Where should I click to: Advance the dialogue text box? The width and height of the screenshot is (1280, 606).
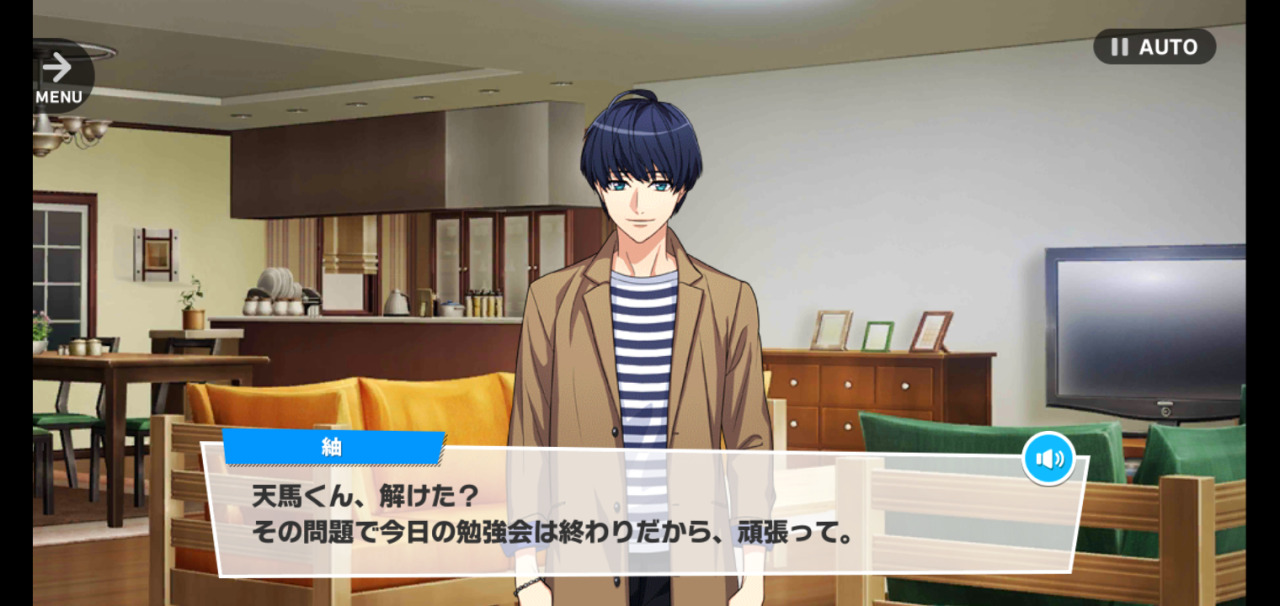click(640, 515)
